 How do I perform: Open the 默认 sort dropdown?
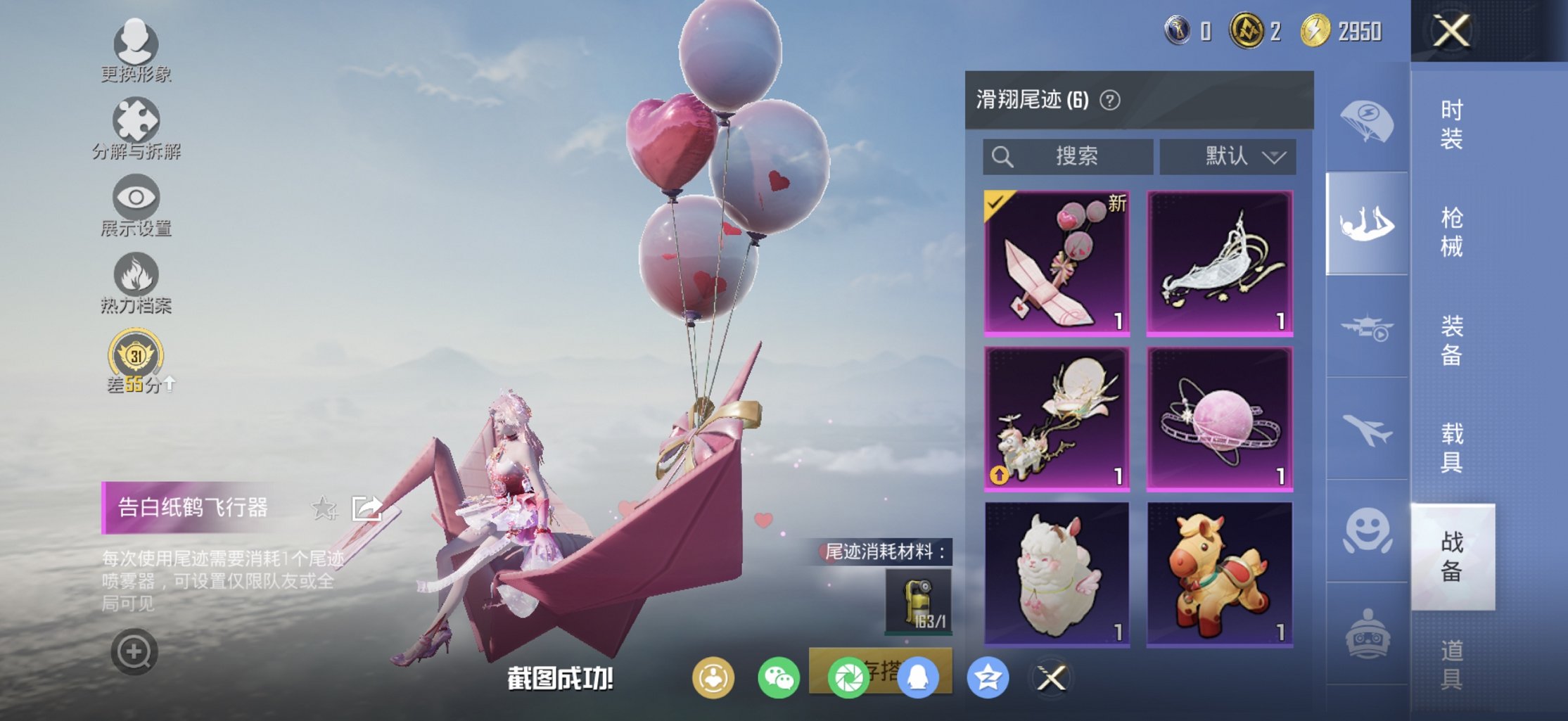1228,156
